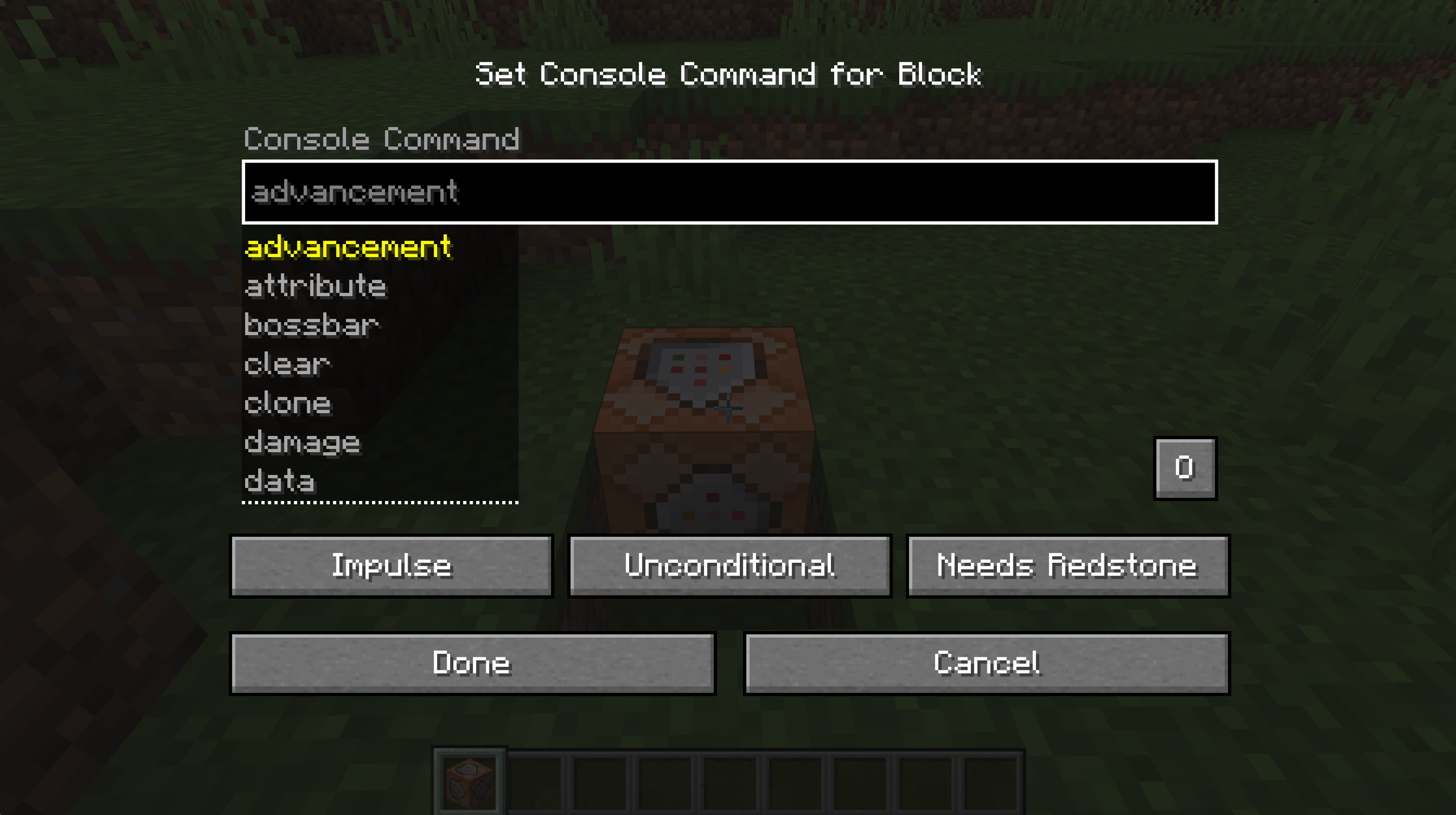This screenshot has width=1456, height=815.
Task: Select the "damage" command suggestion
Action: pyautogui.click(x=303, y=442)
